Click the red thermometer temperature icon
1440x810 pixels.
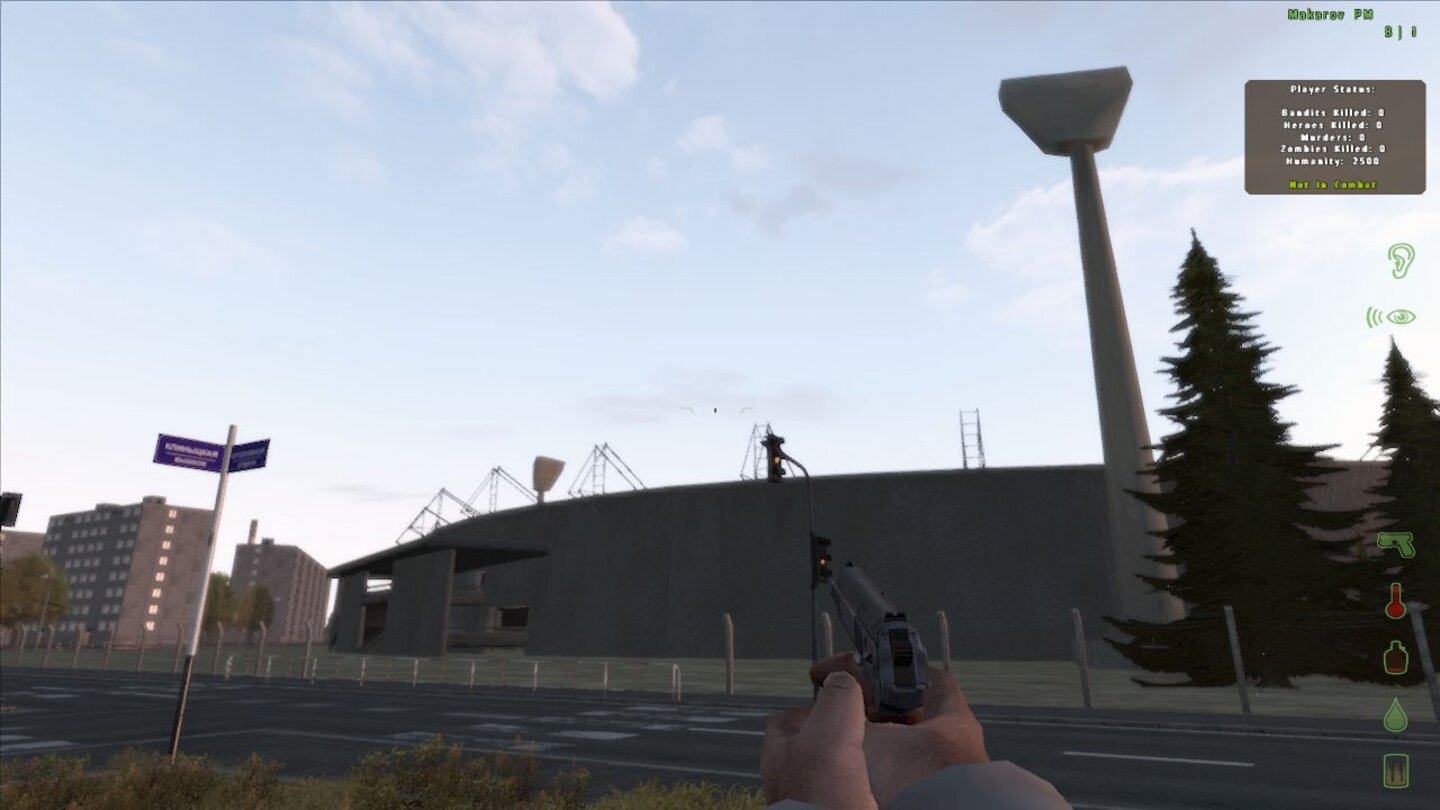click(1397, 603)
